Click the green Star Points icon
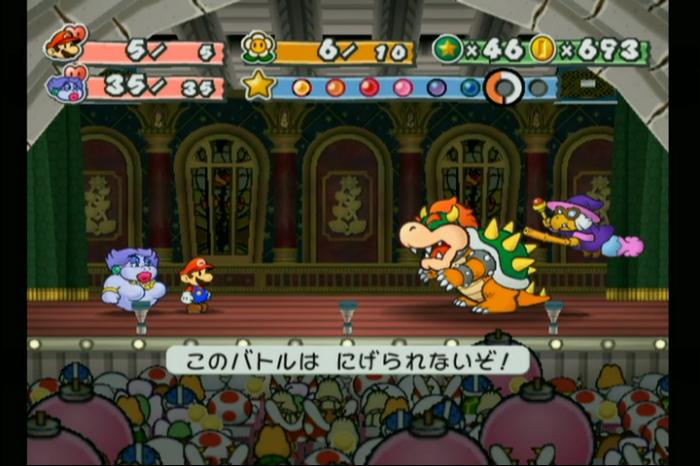 (x=447, y=48)
